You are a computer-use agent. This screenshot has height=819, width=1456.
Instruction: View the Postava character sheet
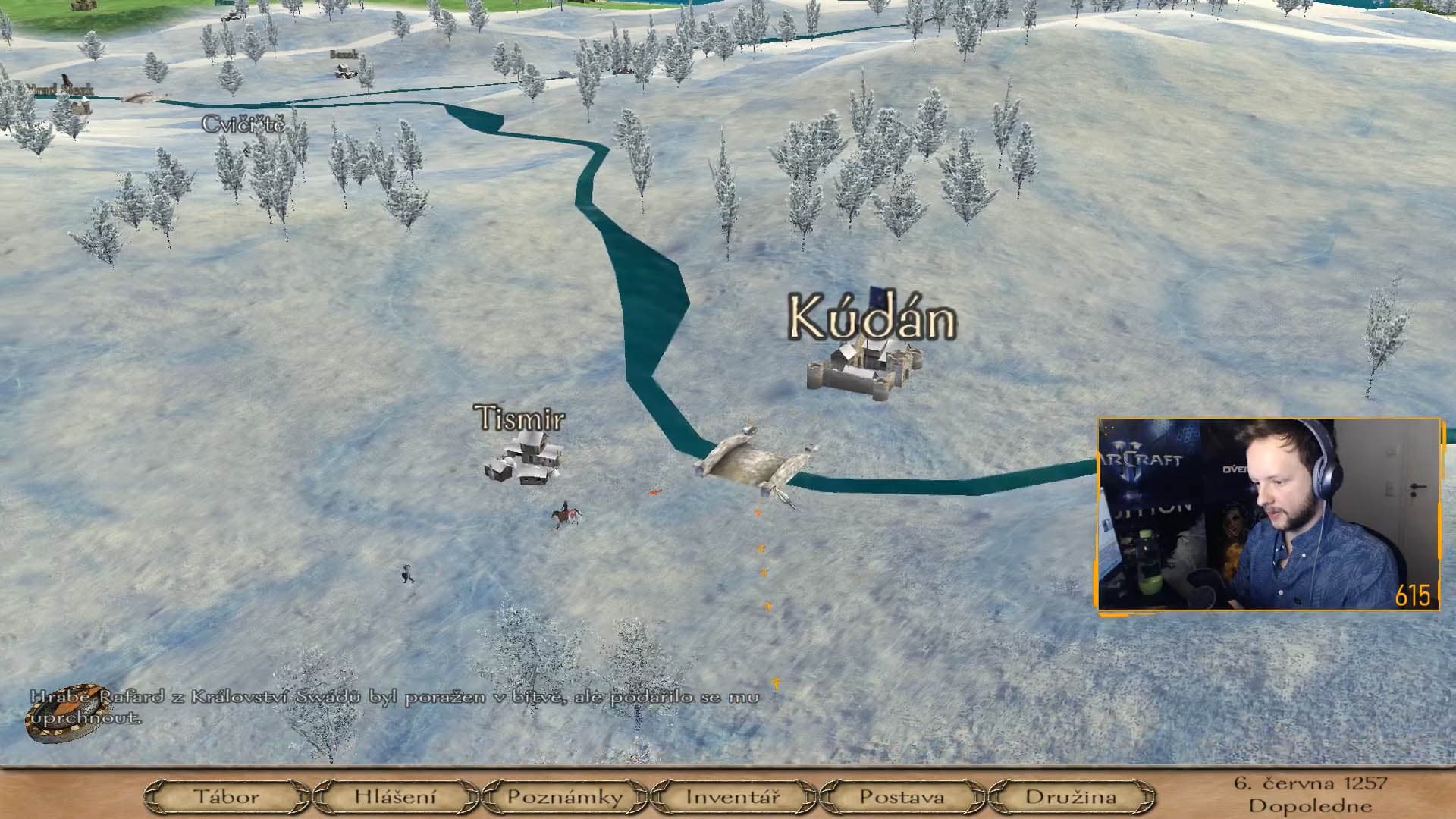click(x=902, y=797)
